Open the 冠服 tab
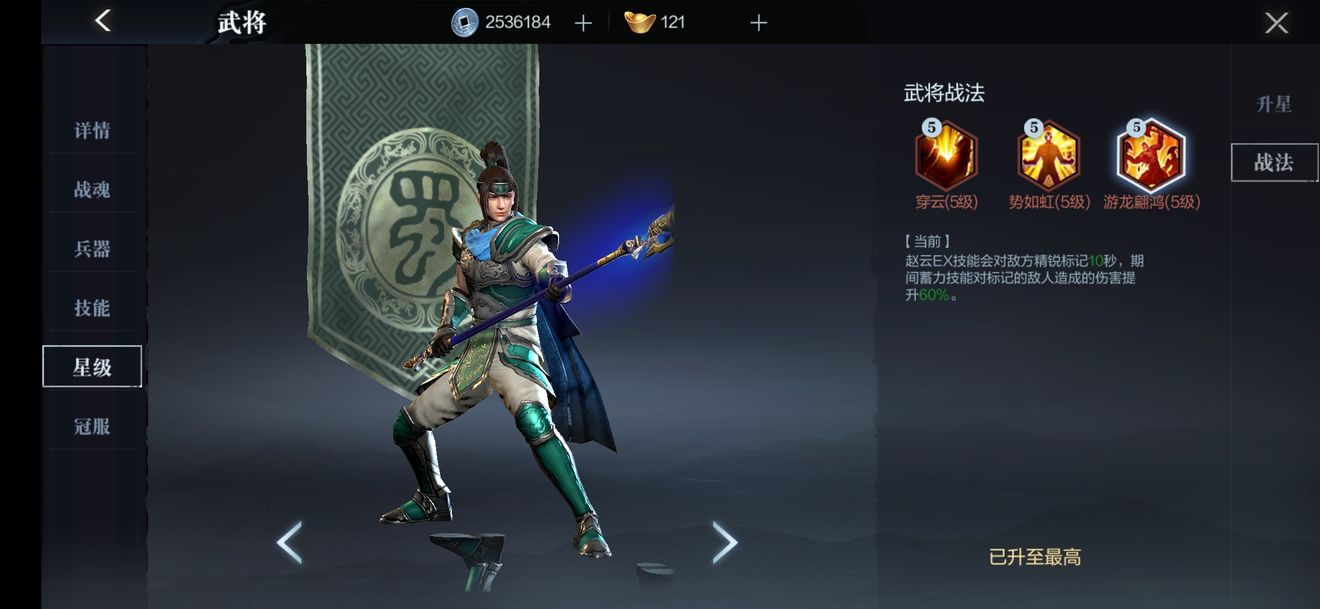The width and height of the screenshot is (1320, 609). click(92, 427)
